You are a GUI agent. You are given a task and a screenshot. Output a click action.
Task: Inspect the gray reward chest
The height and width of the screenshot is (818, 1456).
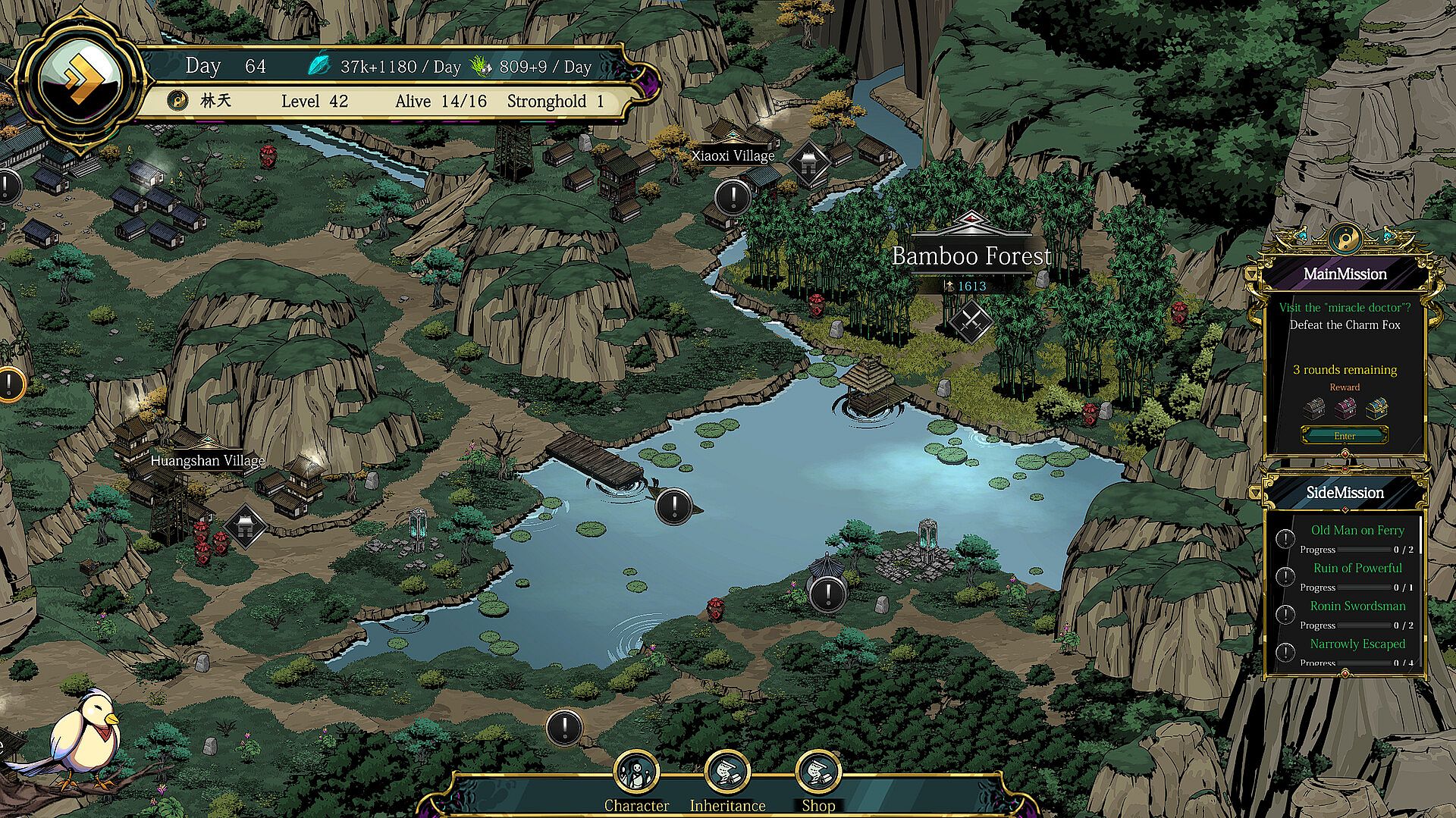point(1313,409)
